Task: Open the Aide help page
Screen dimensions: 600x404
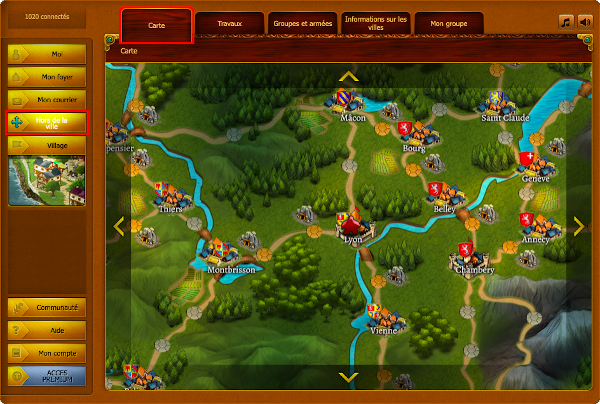Action: [47, 331]
